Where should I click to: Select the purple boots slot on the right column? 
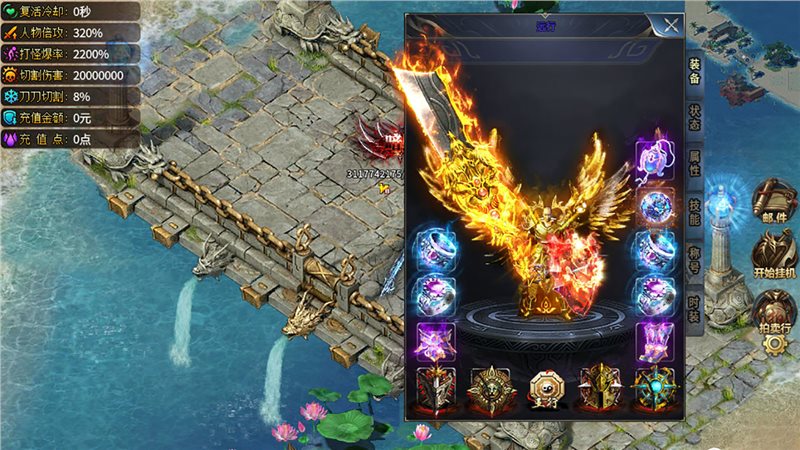pos(655,340)
